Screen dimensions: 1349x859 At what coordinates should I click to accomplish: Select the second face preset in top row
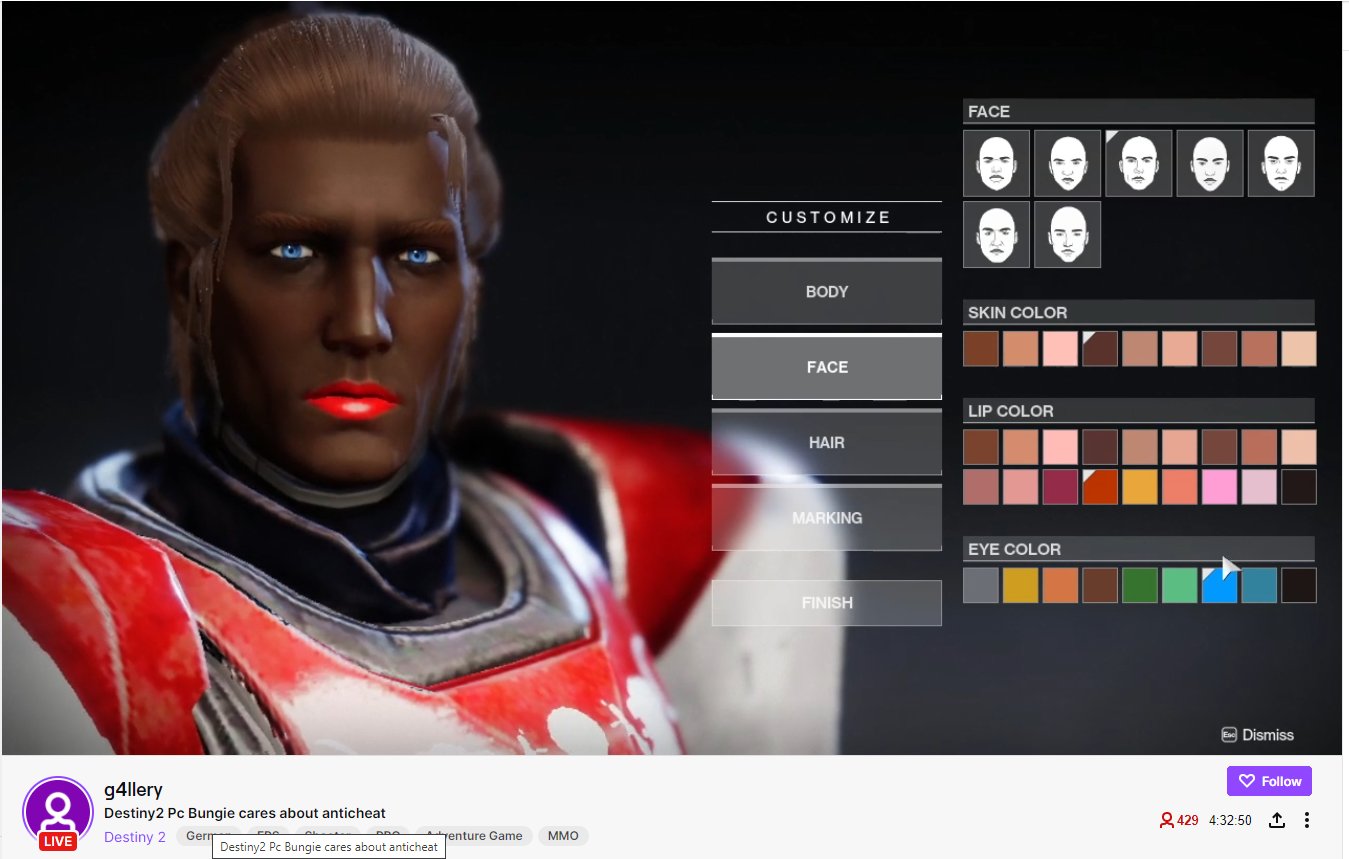pos(1066,162)
